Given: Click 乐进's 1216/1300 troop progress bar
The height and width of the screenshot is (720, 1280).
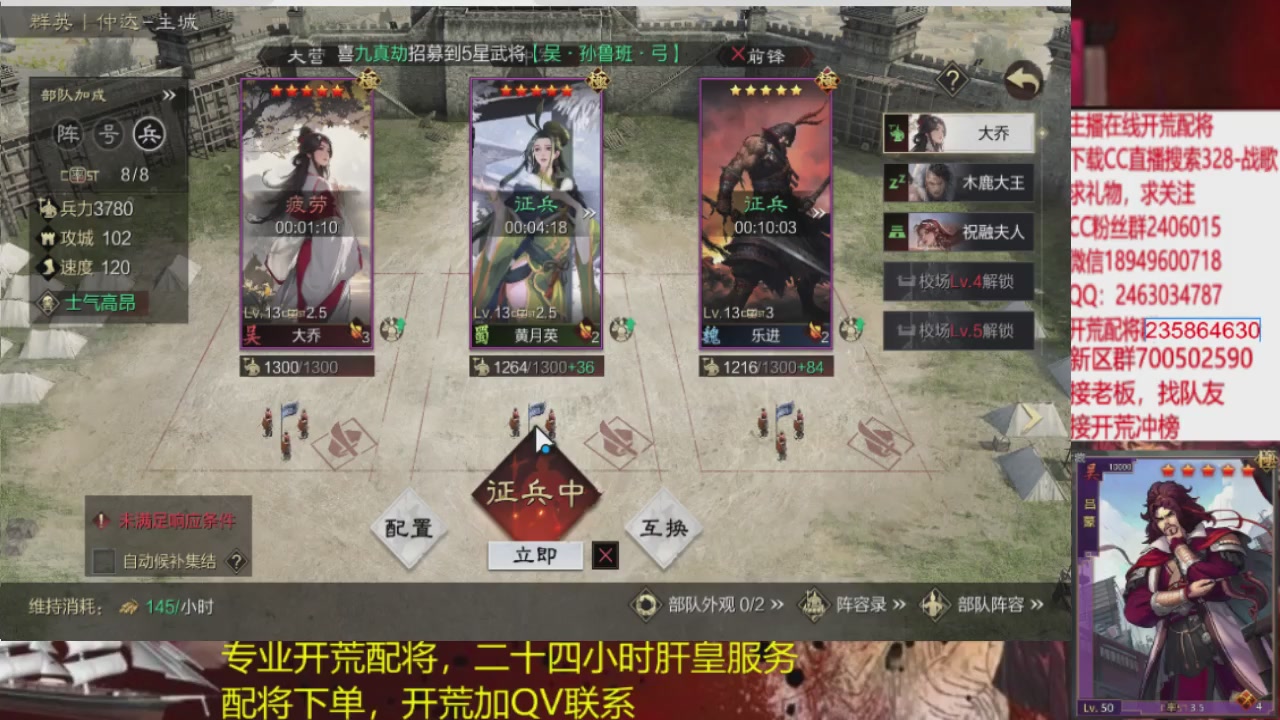Looking at the screenshot, I should (x=768, y=366).
